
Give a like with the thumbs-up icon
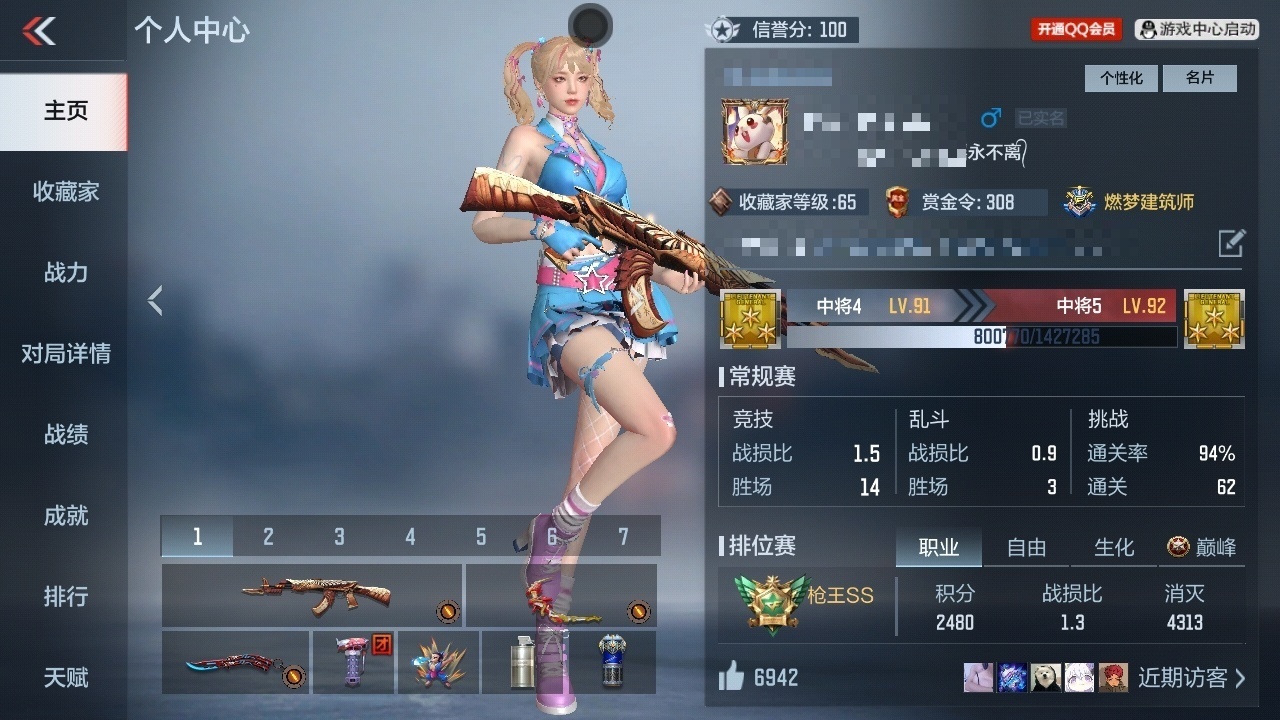pos(732,678)
